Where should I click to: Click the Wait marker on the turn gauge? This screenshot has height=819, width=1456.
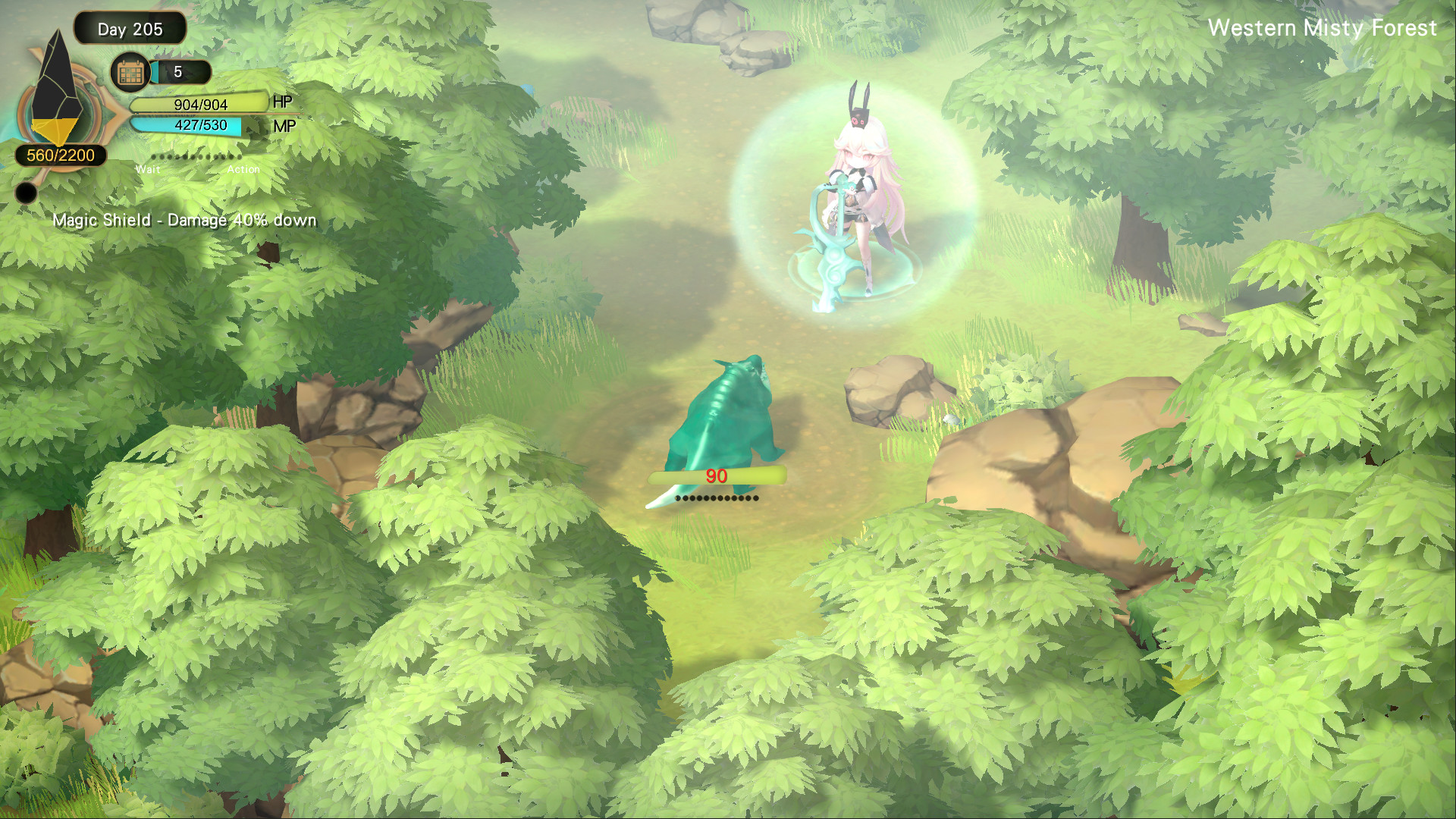click(x=149, y=170)
